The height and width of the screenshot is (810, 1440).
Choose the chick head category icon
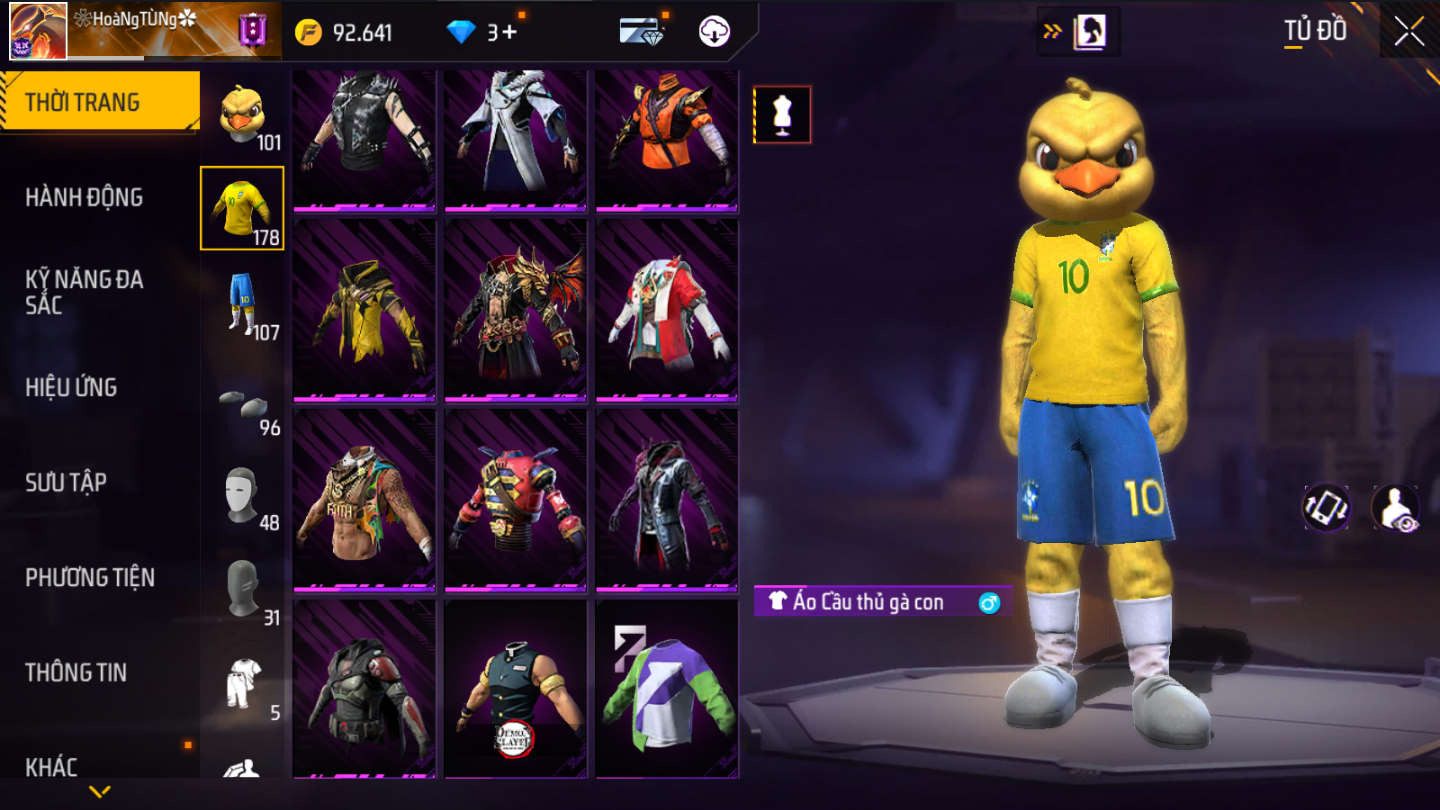(x=242, y=114)
